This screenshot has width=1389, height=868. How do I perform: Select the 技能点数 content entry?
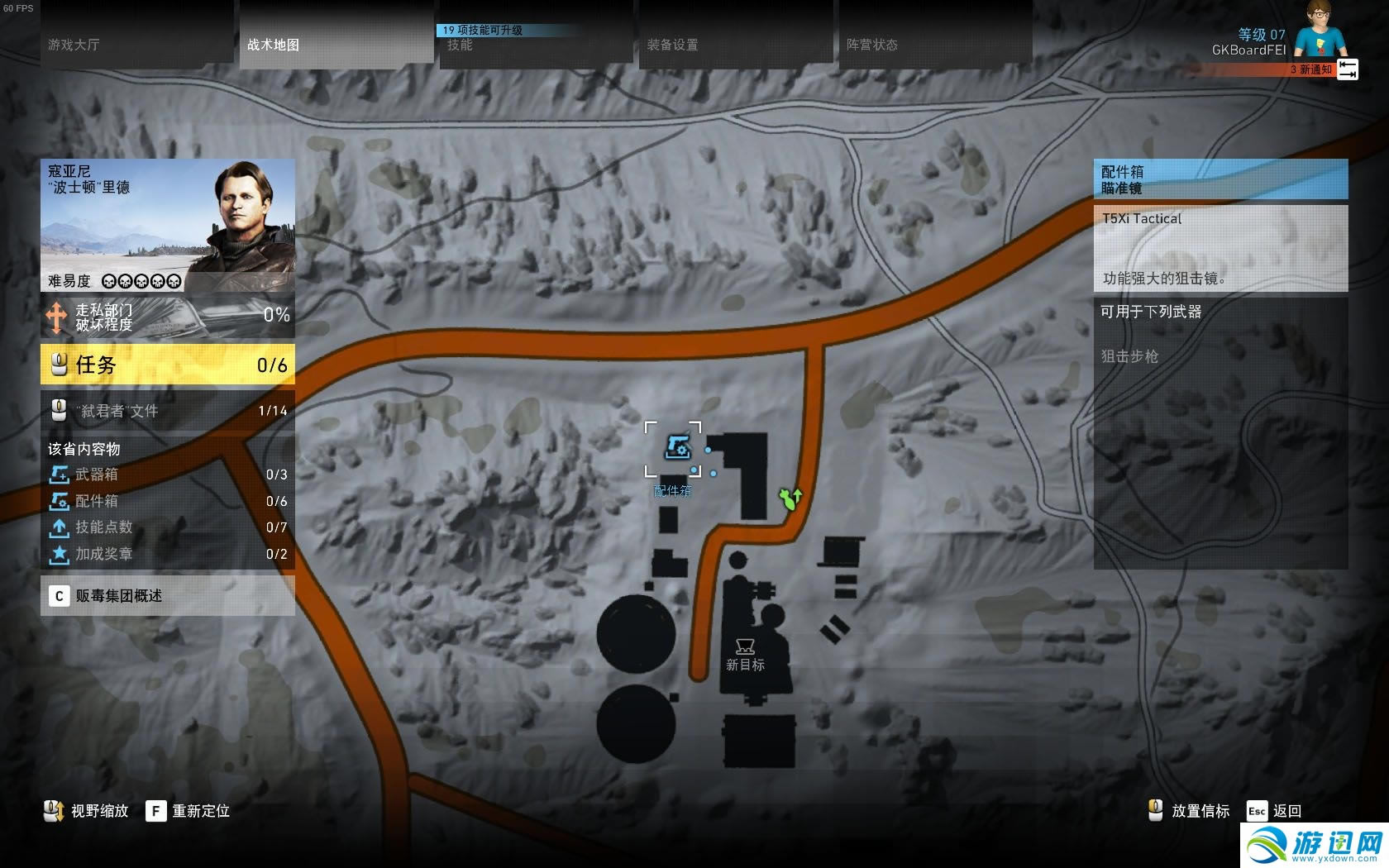168,527
